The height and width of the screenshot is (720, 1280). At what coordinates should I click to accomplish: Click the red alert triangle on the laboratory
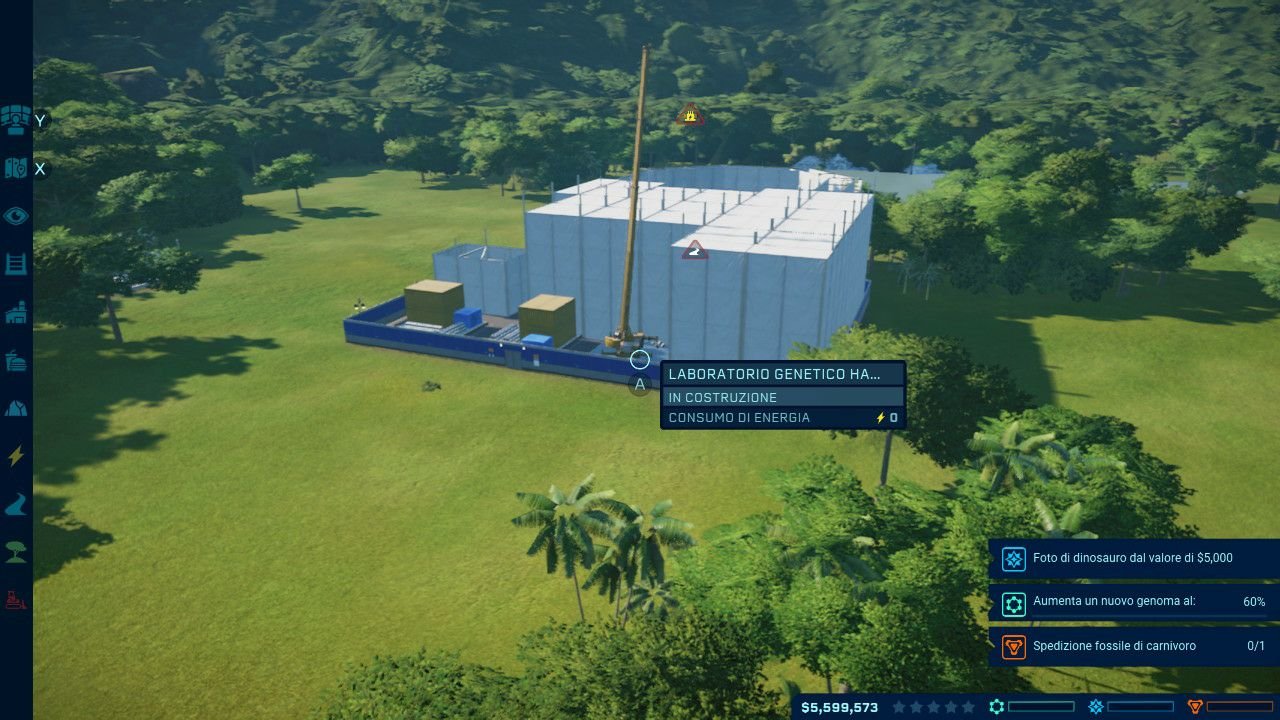(695, 250)
